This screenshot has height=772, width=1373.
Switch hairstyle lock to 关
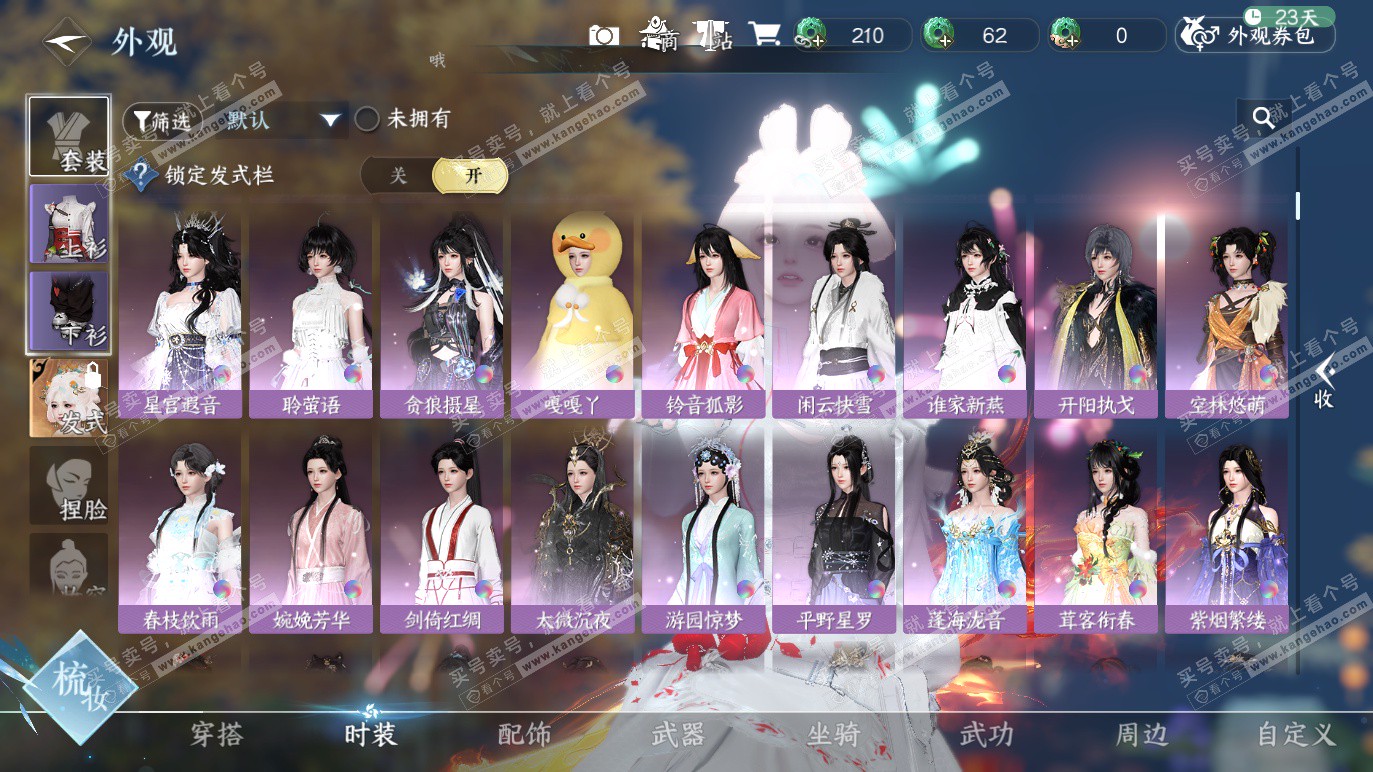pyautogui.click(x=398, y=176)
